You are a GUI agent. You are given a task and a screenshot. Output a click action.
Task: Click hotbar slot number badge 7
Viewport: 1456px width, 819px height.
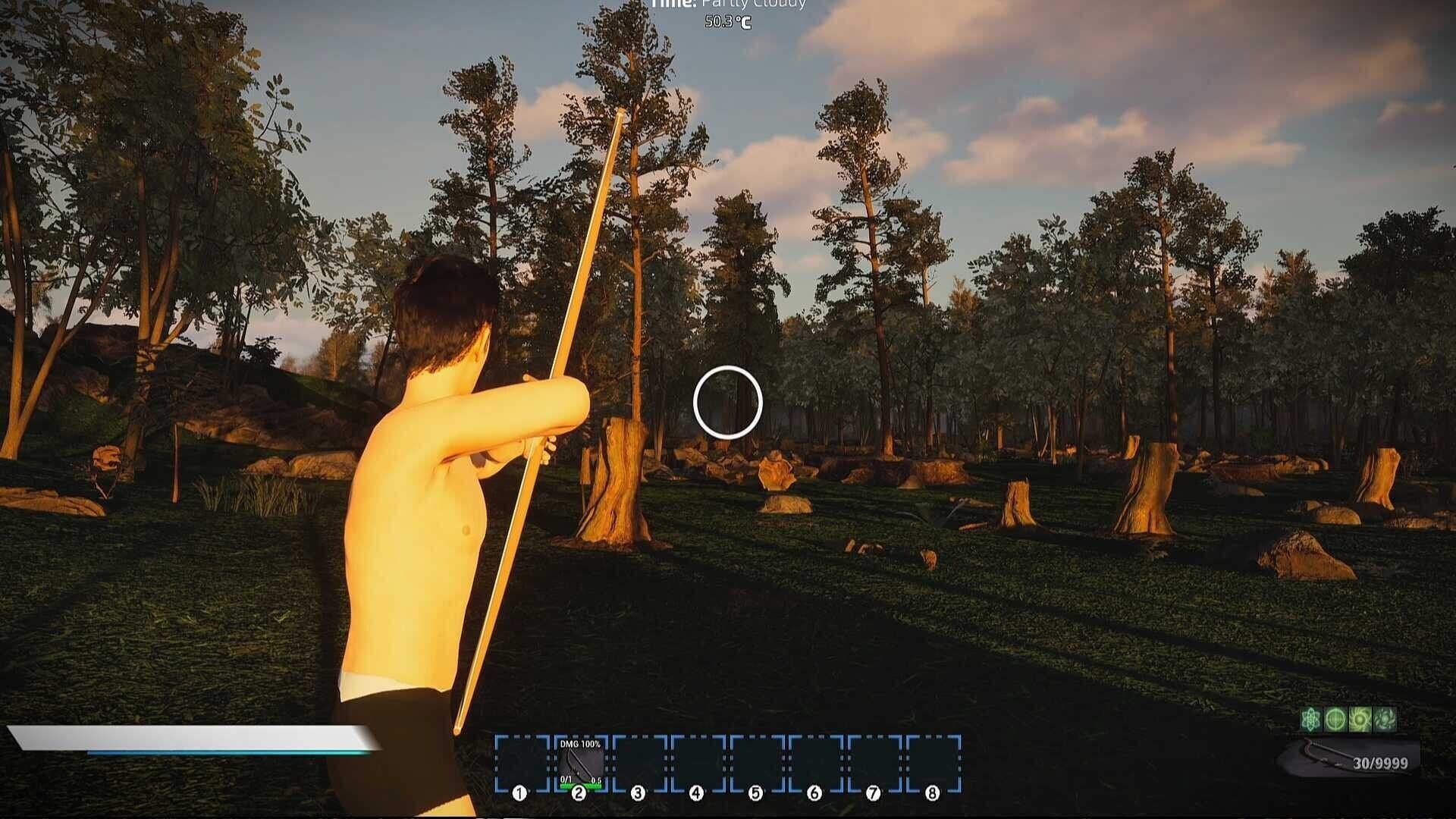point(873,792)
